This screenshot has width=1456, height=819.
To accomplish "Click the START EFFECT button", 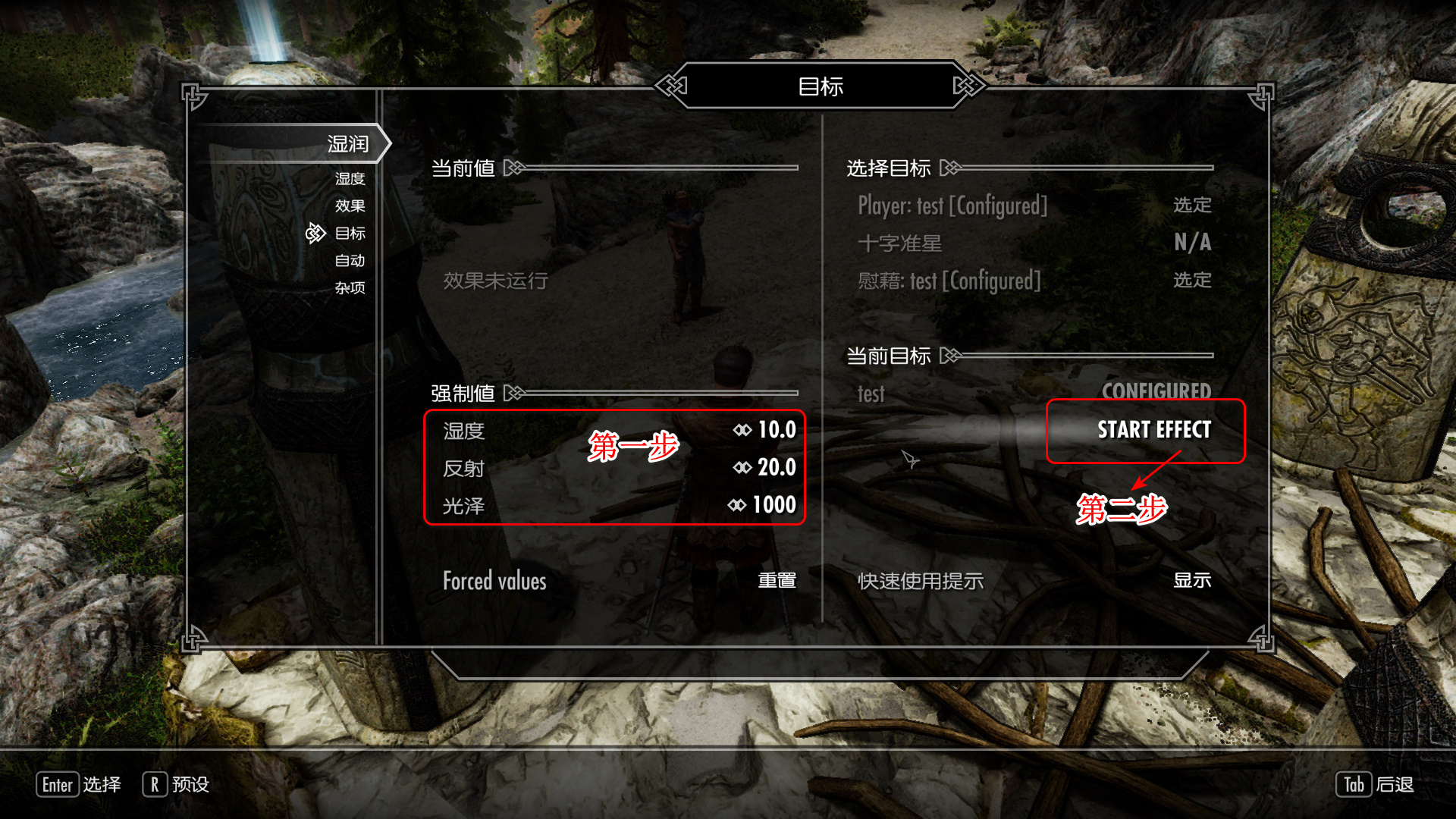I will (x=1153, y=430).
